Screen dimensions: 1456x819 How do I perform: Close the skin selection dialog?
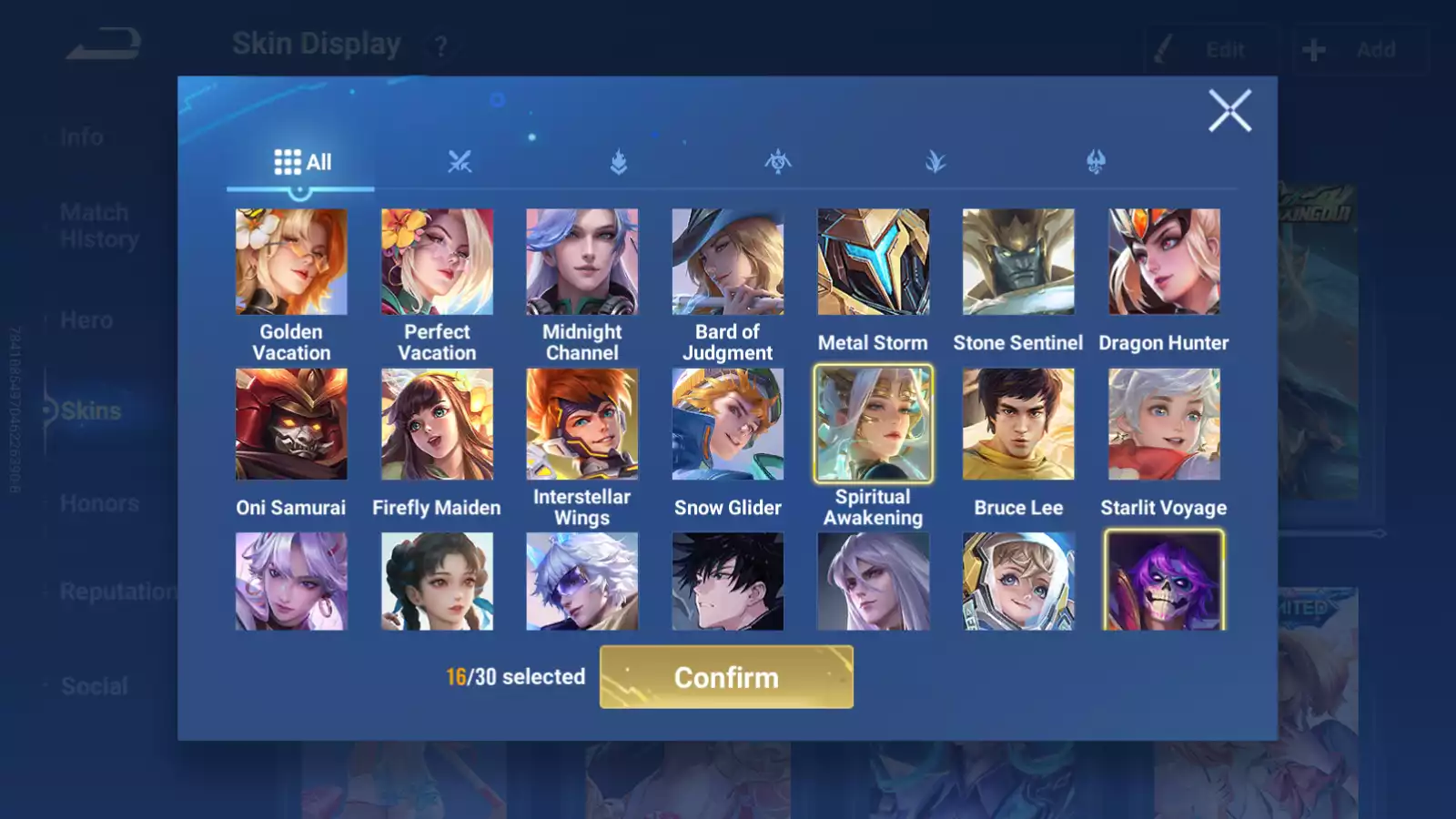(x=1229, y=111)
